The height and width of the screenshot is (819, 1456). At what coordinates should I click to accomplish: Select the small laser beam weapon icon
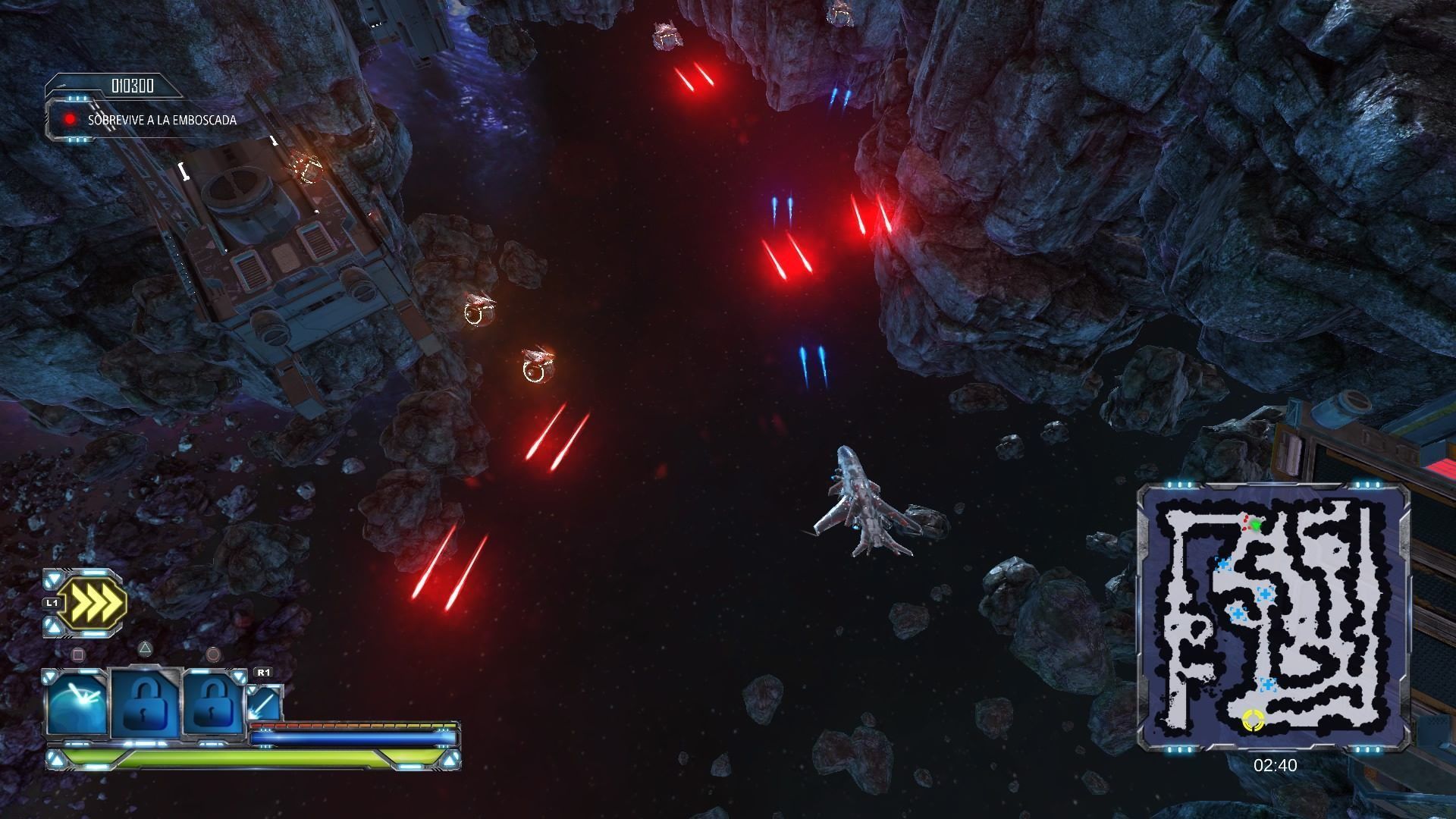click(x=264, y=703)
